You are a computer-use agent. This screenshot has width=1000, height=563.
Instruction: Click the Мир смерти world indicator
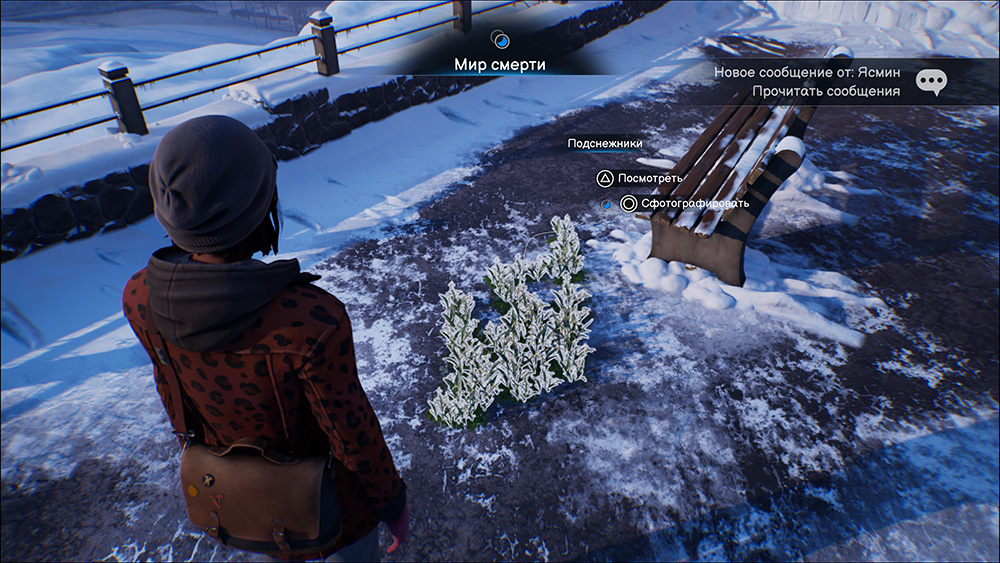tap(500, 64)
